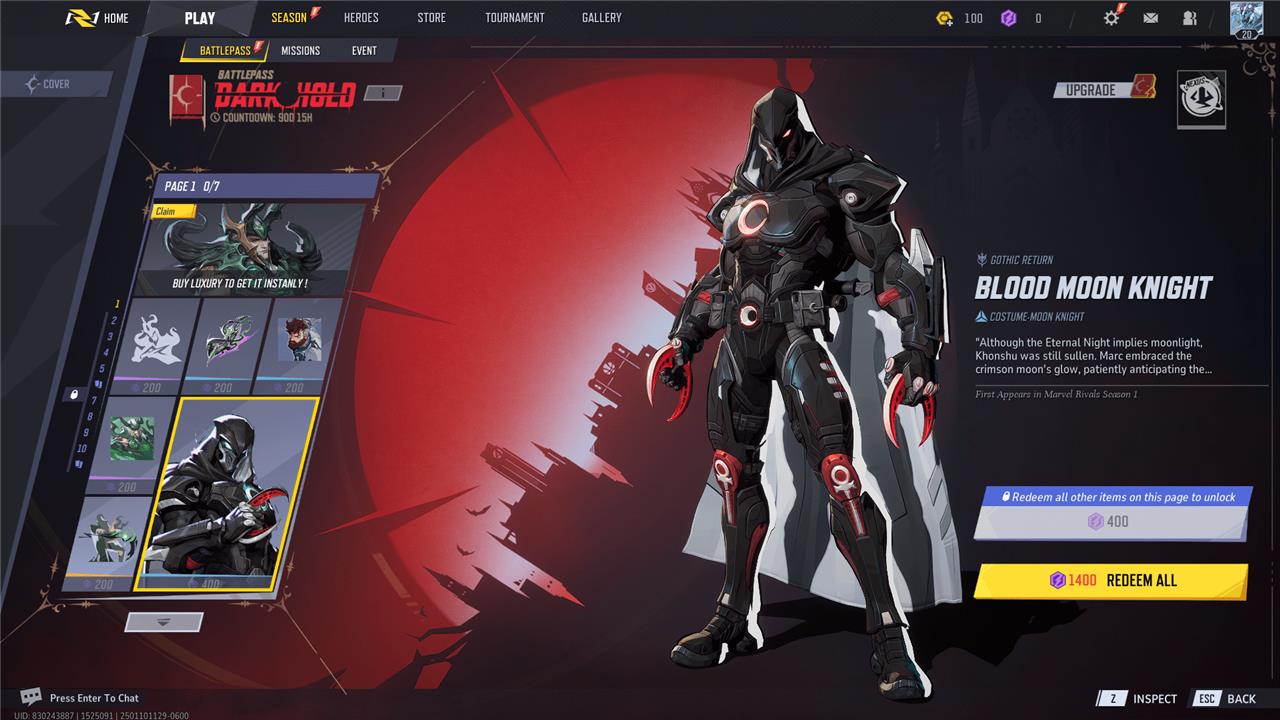1280x720 pixels.
Task: Select the bearded hero portrait reward
Action: pyautogui.click(x=298, y=340)
